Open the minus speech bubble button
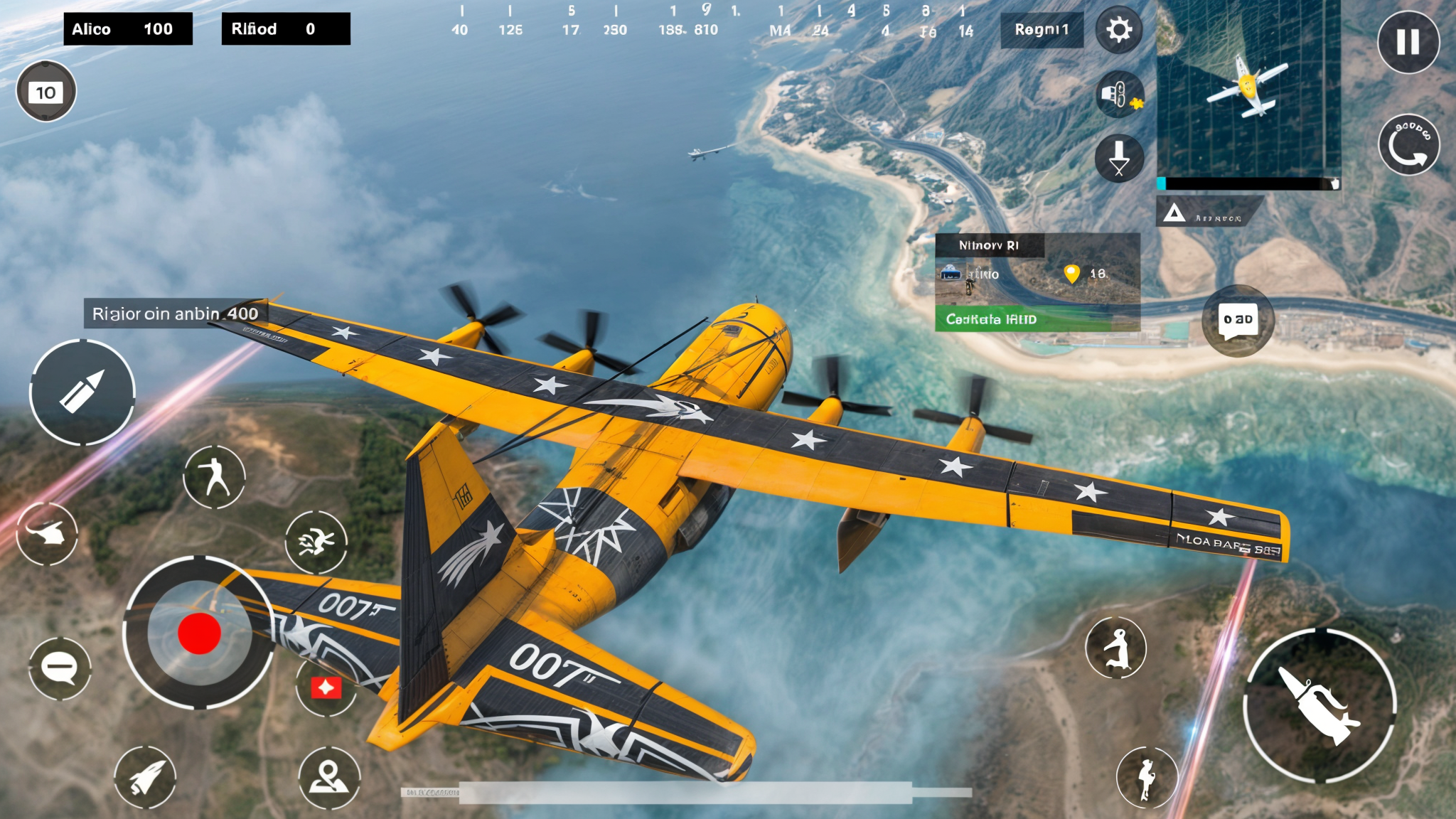 pos(60,668)
